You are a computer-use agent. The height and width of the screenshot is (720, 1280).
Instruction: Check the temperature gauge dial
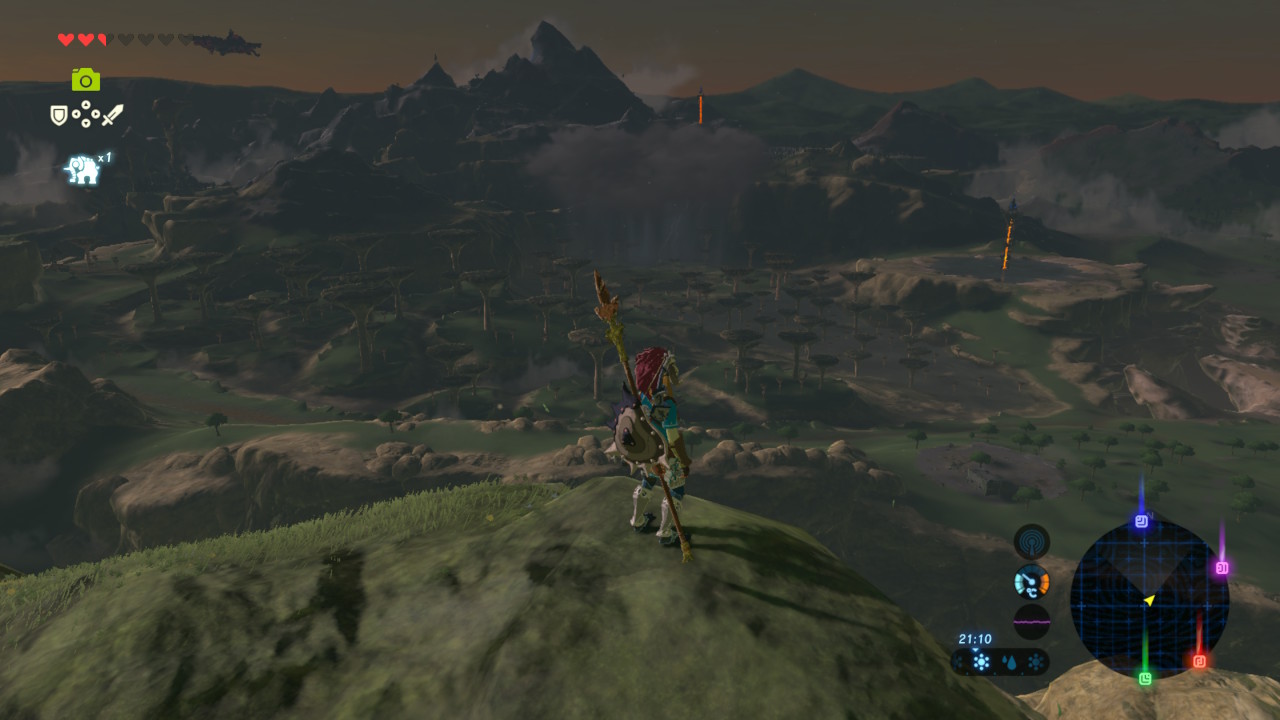click(x=1031, y=582)
